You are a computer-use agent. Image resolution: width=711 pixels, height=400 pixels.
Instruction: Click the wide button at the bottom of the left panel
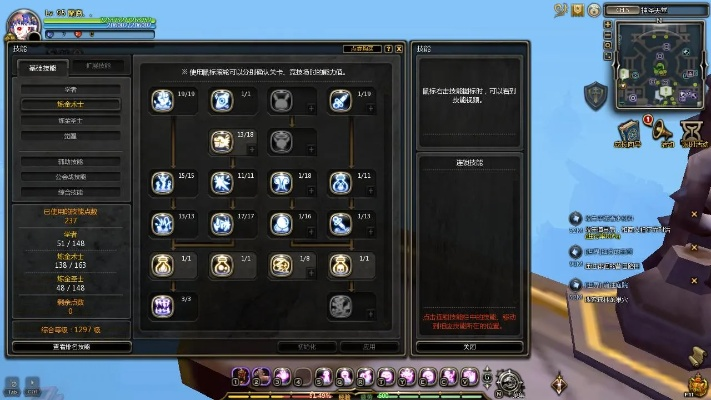[71, 347]
